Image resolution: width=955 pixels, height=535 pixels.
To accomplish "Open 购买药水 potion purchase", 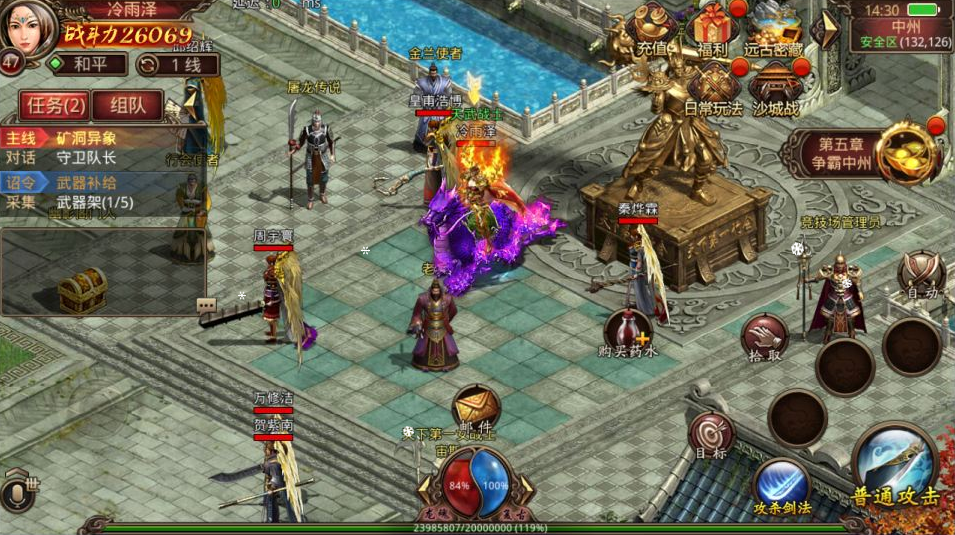I will tap(628, 332).
